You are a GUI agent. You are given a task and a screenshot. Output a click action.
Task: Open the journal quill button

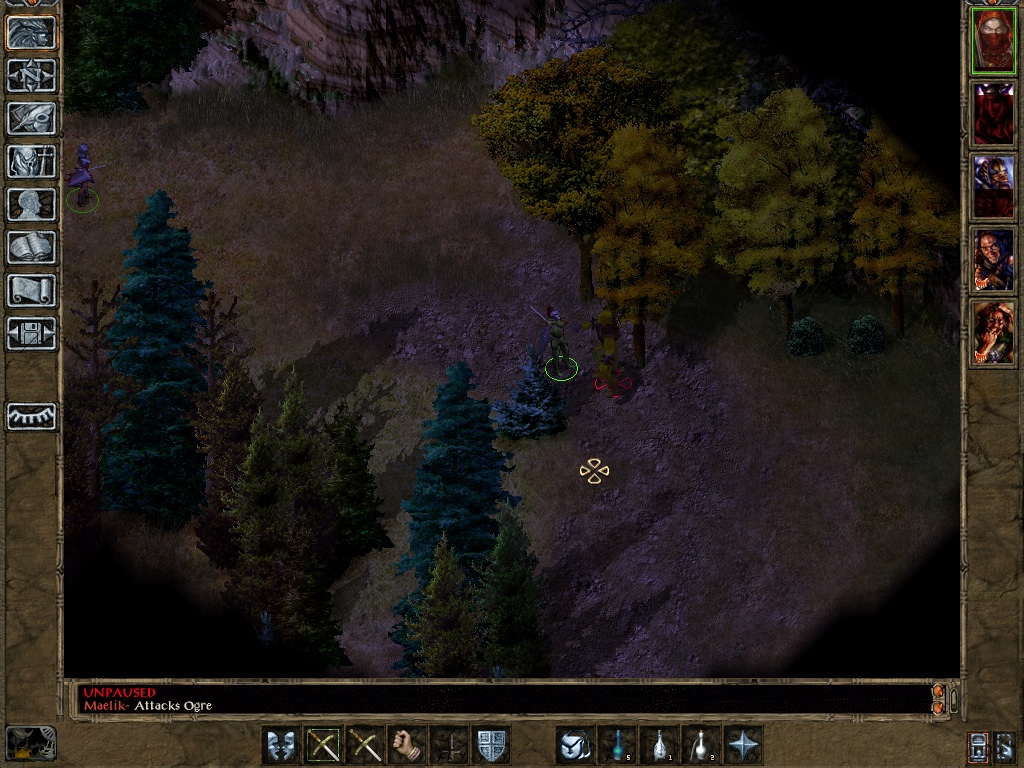pos(31,118)
